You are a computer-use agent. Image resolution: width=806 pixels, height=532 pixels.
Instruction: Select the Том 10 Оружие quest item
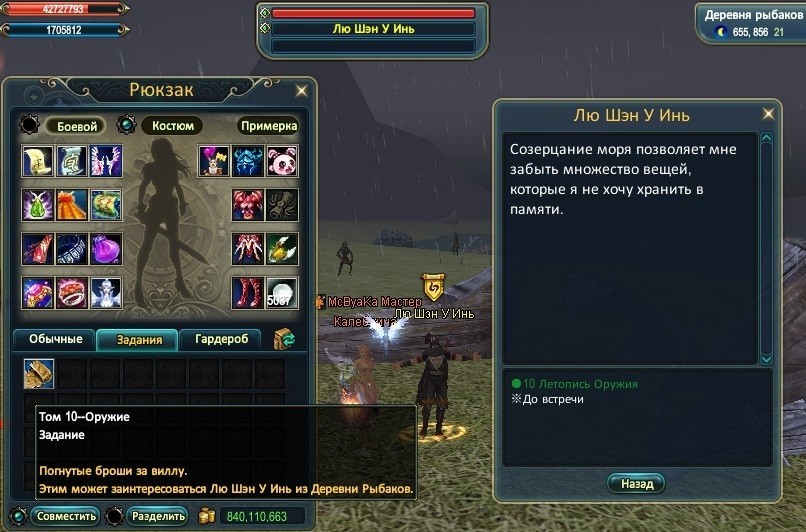39,373
